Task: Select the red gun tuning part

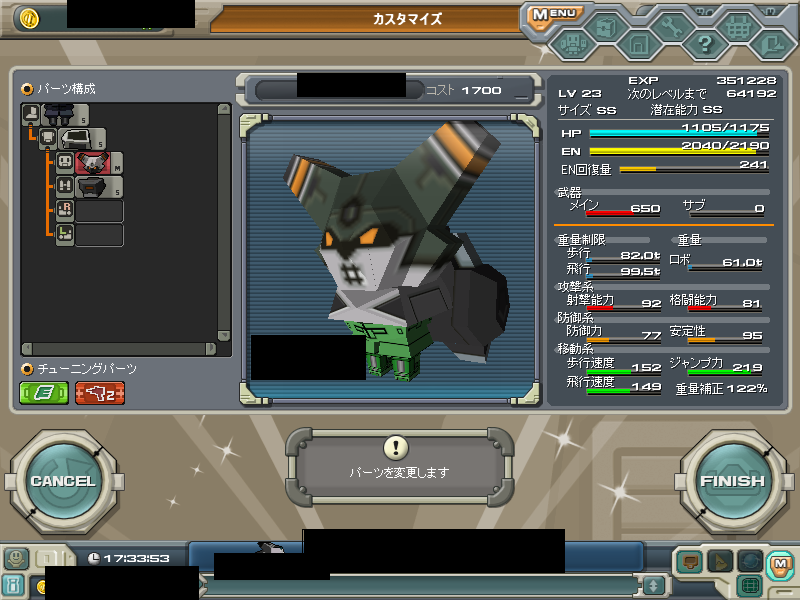Action: pos(100,393)
